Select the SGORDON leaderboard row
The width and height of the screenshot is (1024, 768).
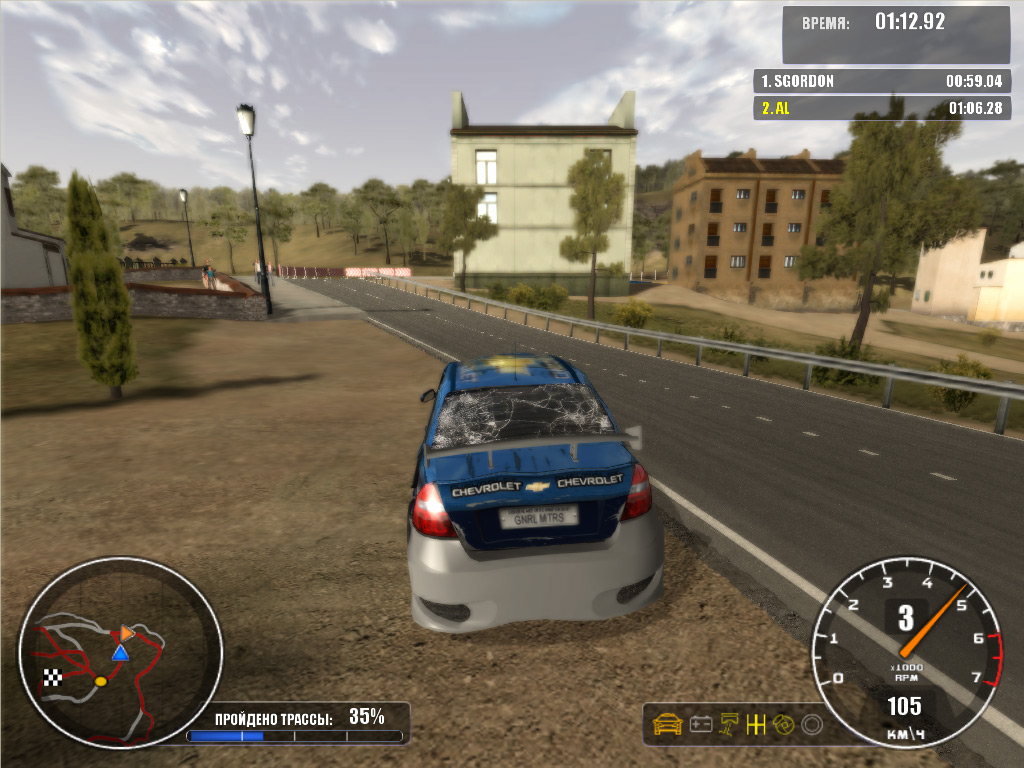[x=881, y=81]
